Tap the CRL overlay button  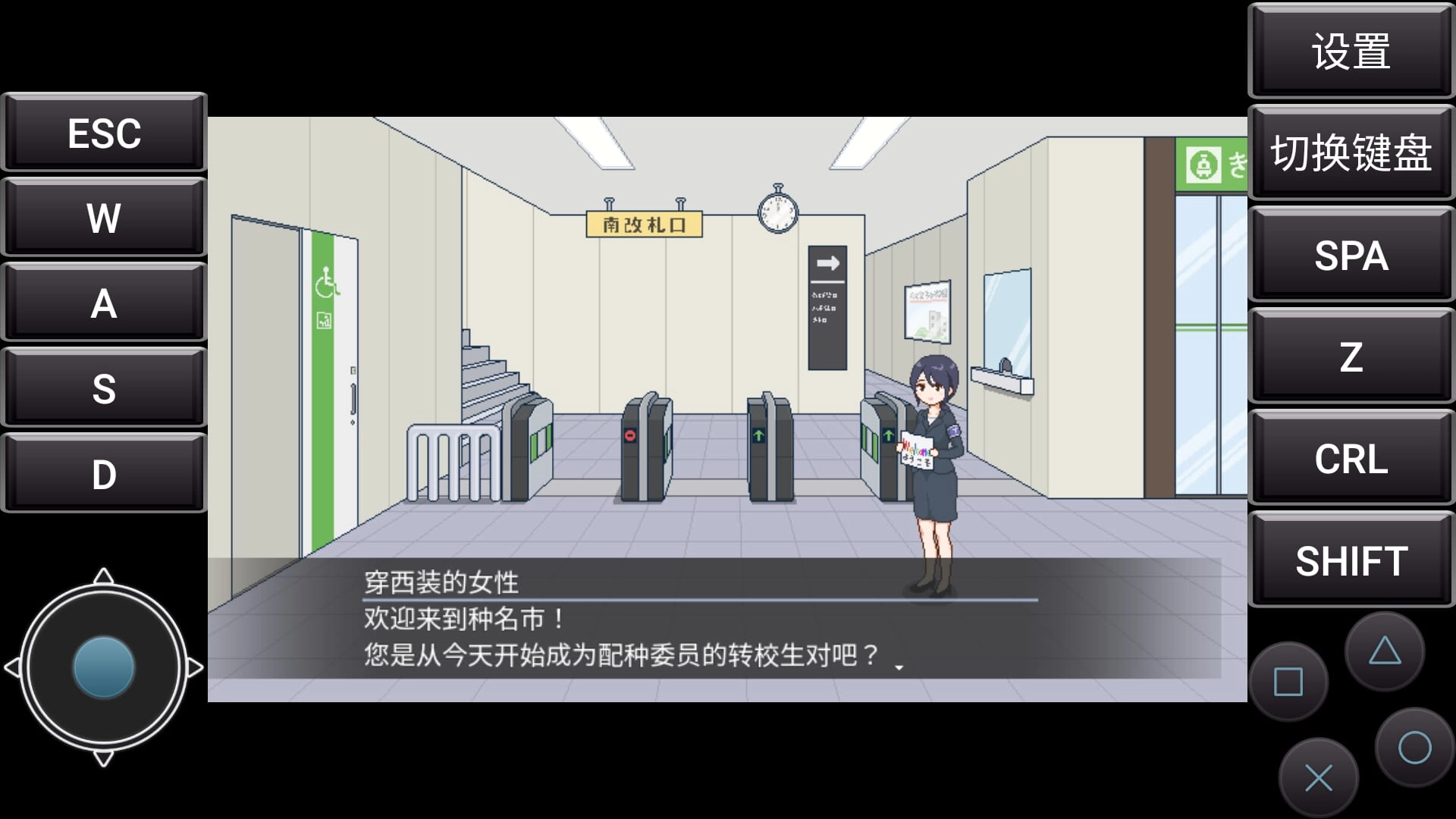tap(1351, 458)
